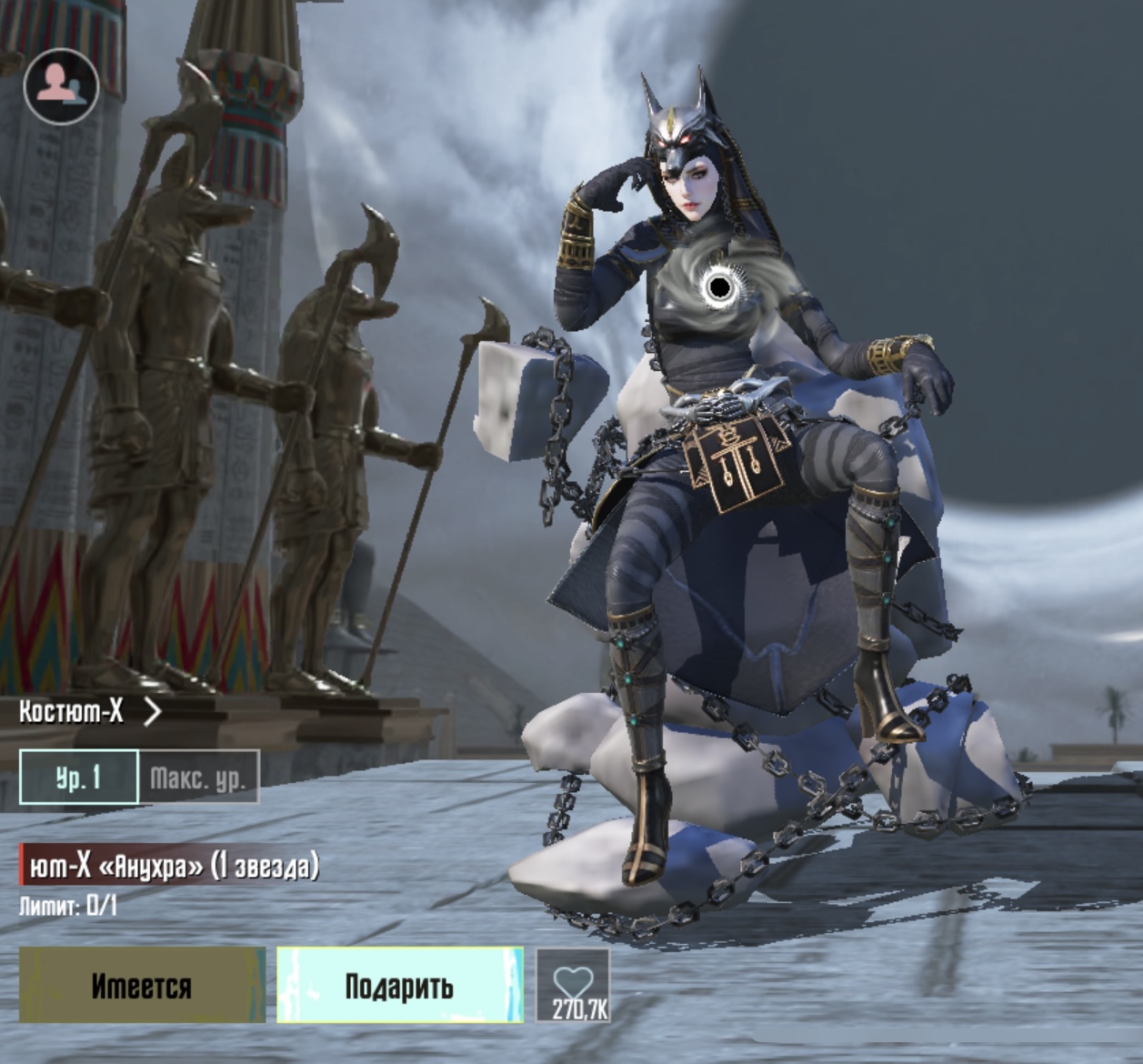The width and height of the screenshot is (1143, 1064).
Task: Expand the Костюм-X category arrow
Action: (x=152, y=711)
